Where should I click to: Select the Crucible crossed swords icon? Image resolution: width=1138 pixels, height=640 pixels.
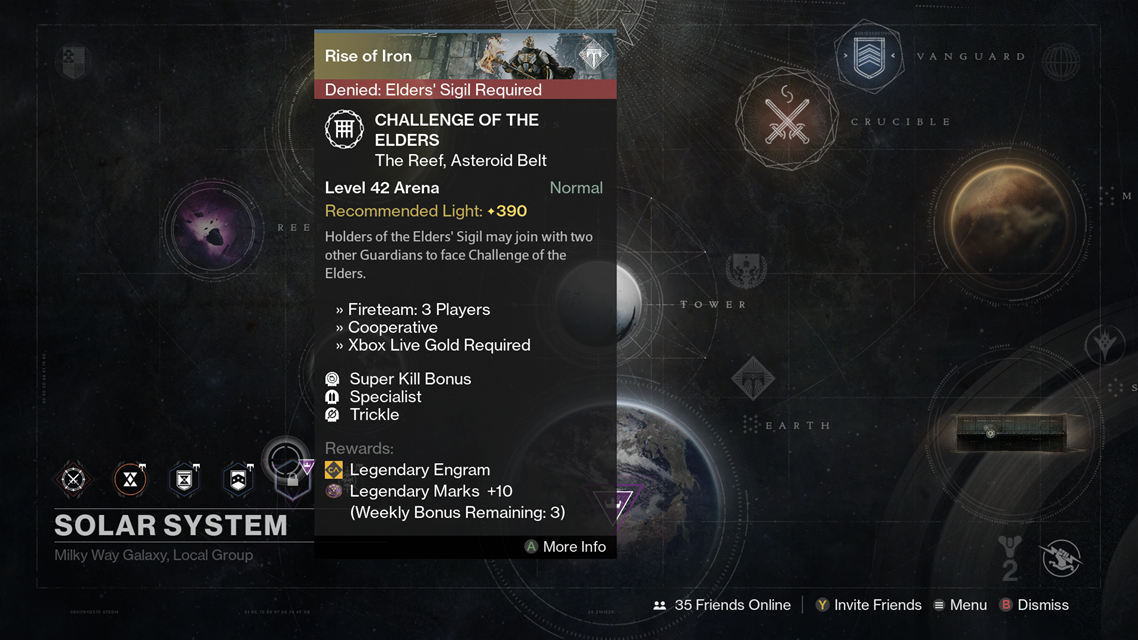tap(787, 119)
